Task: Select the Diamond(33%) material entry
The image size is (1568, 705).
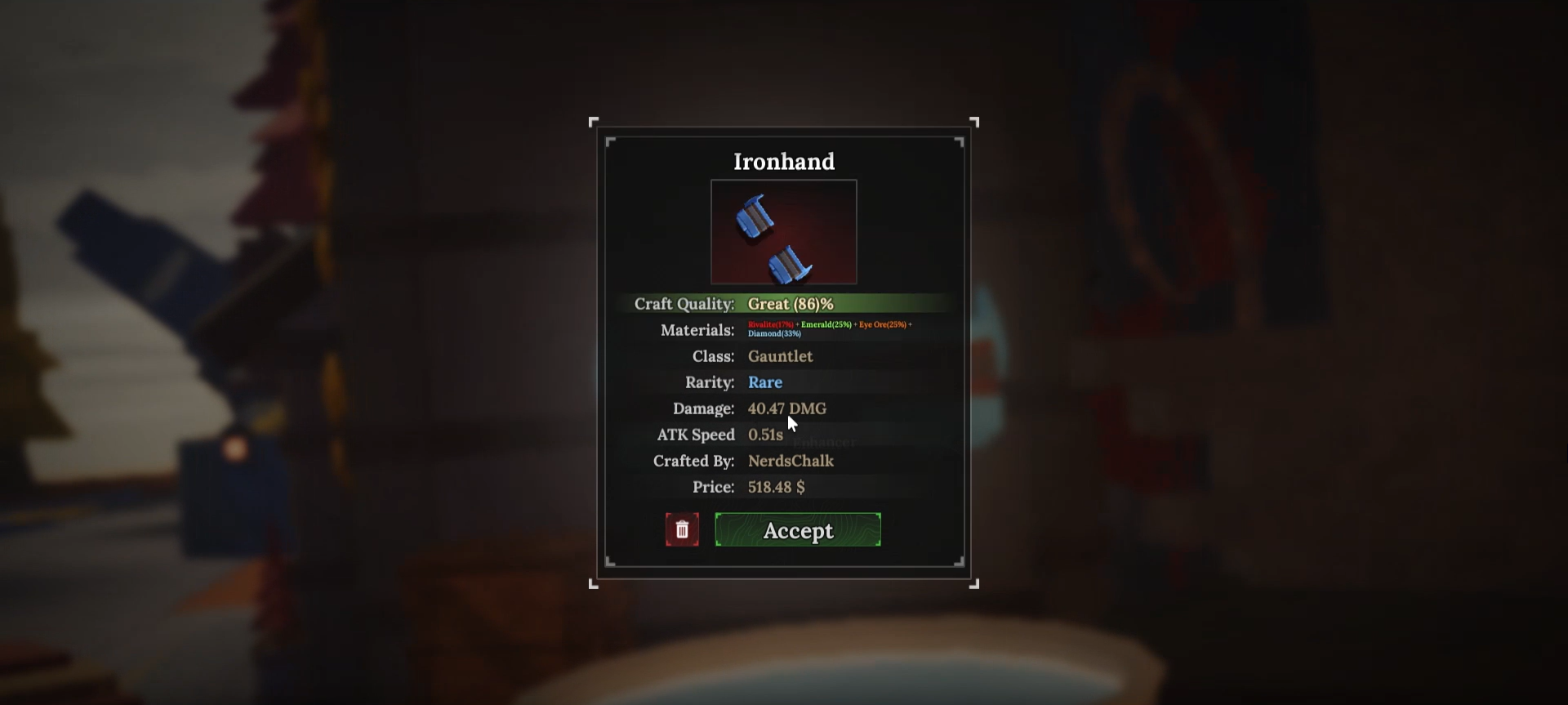Action: click(x=773, y=333)
